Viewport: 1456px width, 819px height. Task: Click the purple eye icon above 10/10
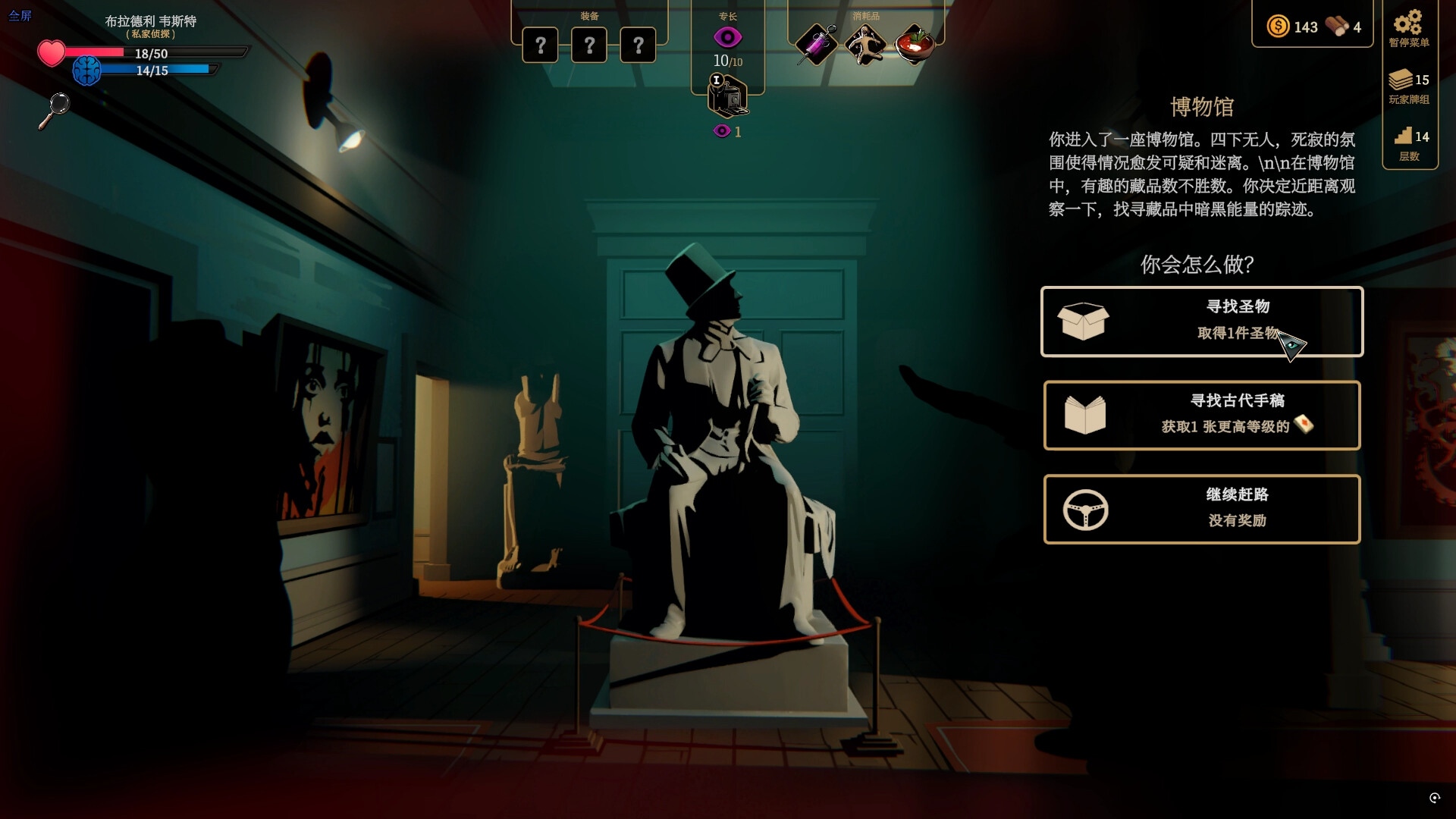pyautogui.click(x=727, y=36)
